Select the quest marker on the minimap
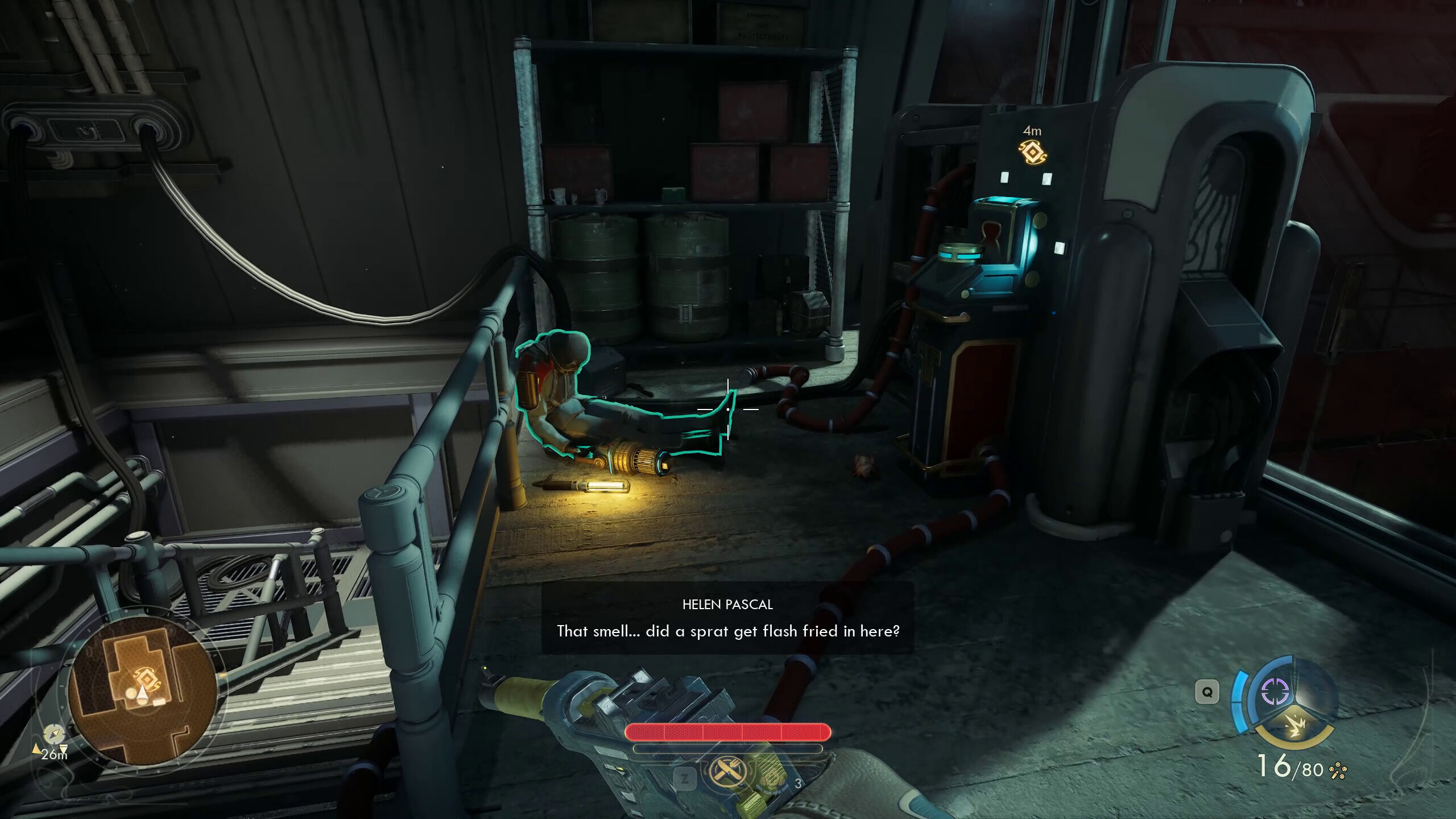Image resolution: width=1456 pixels, height=819 pixels. [144, 678]
